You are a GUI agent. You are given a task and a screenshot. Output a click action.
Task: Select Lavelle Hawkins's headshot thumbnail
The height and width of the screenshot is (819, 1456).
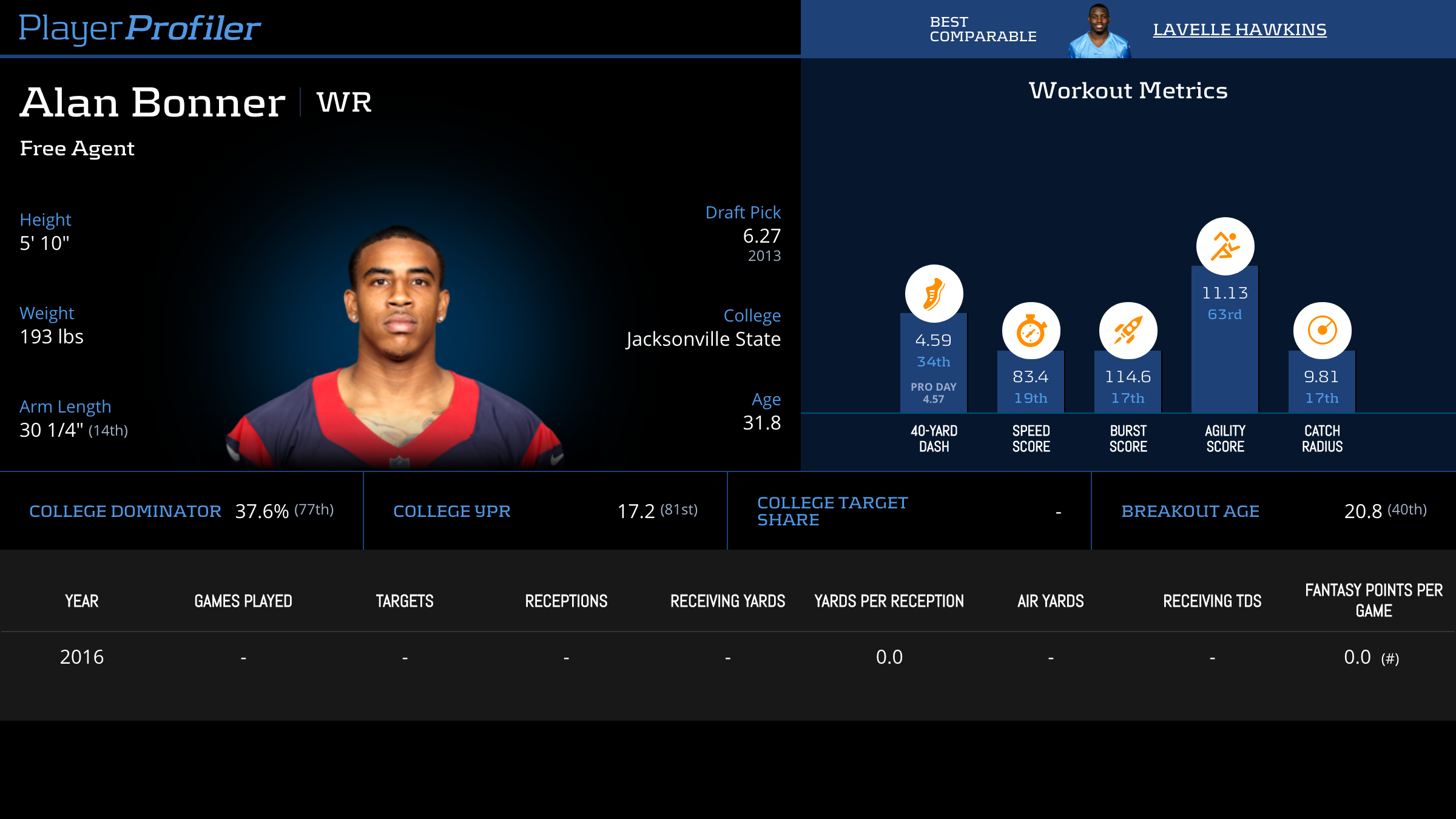point(1099,30)
